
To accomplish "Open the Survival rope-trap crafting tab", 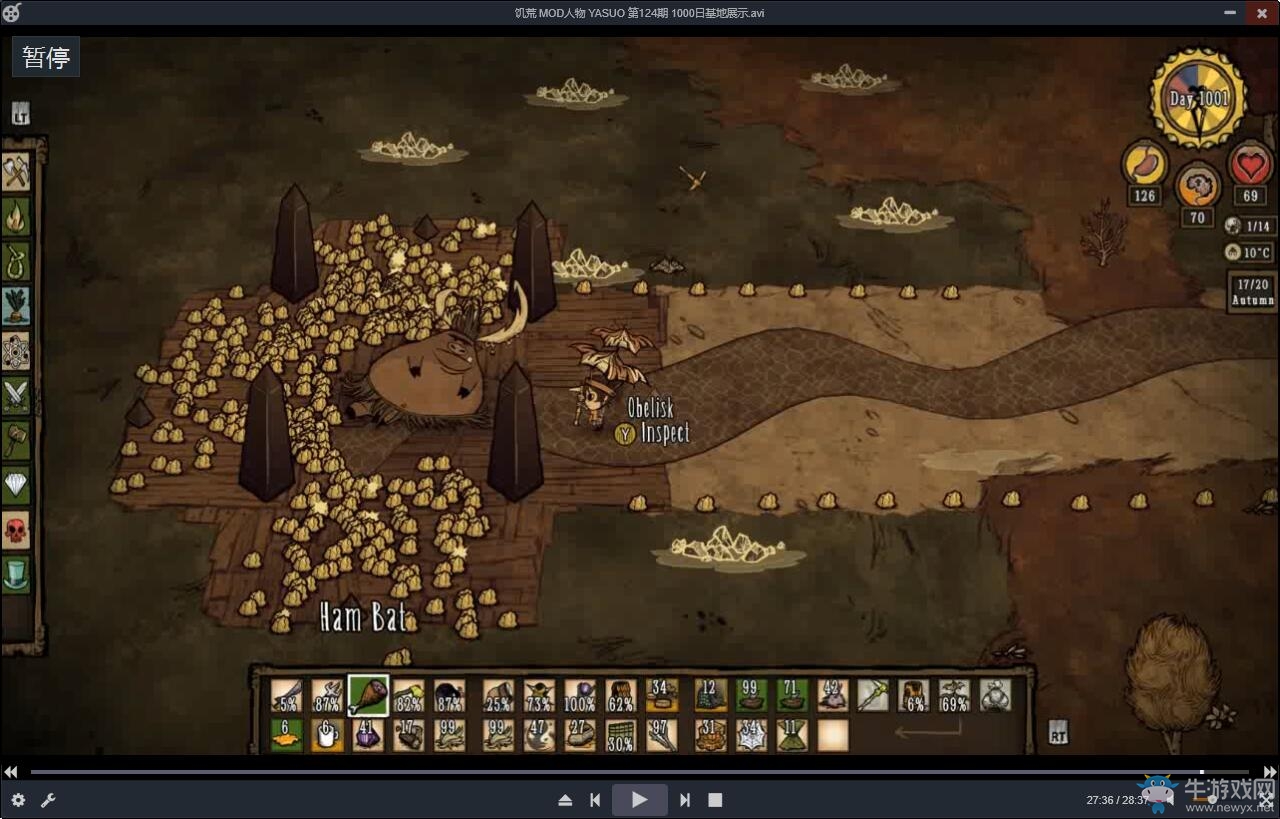I will coord(17,261).
